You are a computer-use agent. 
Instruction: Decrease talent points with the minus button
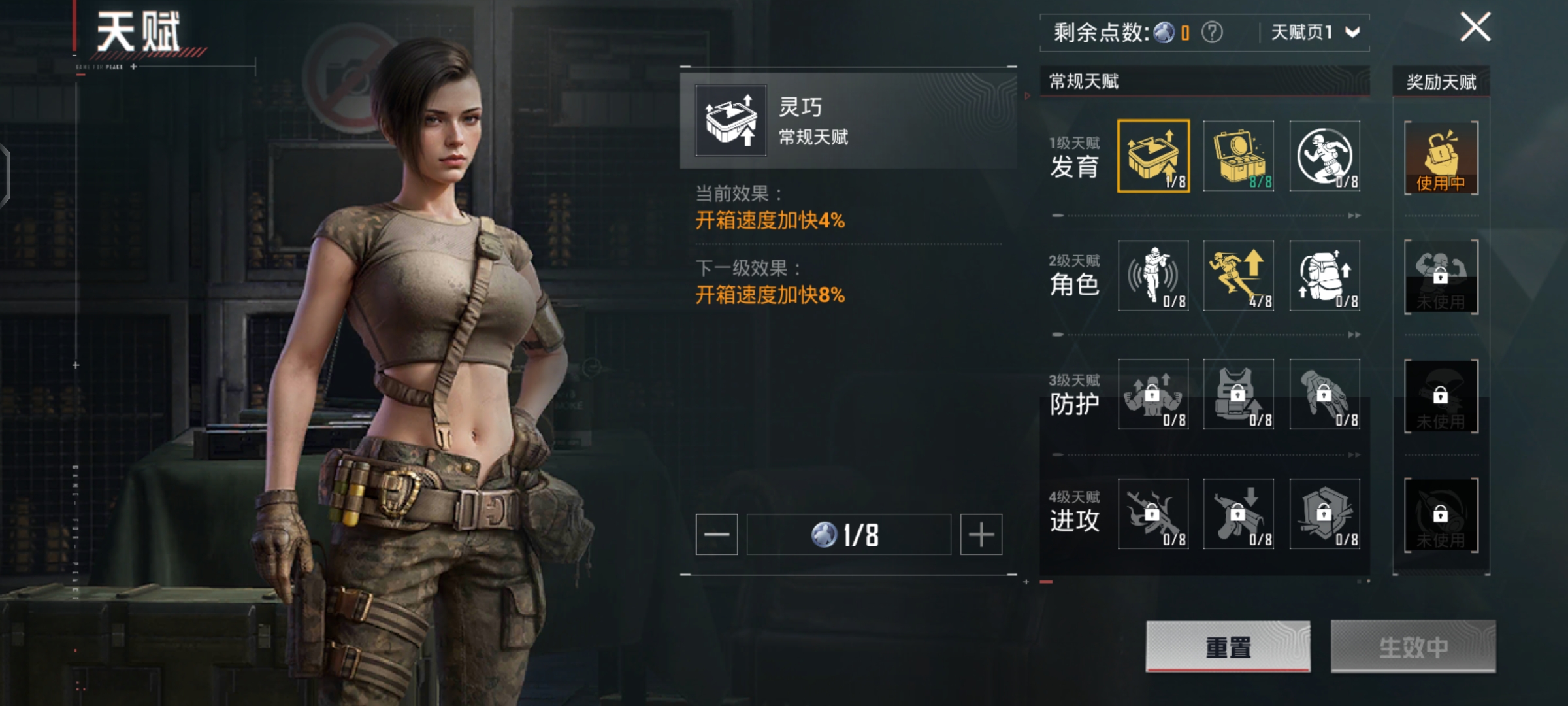(717, 534)
